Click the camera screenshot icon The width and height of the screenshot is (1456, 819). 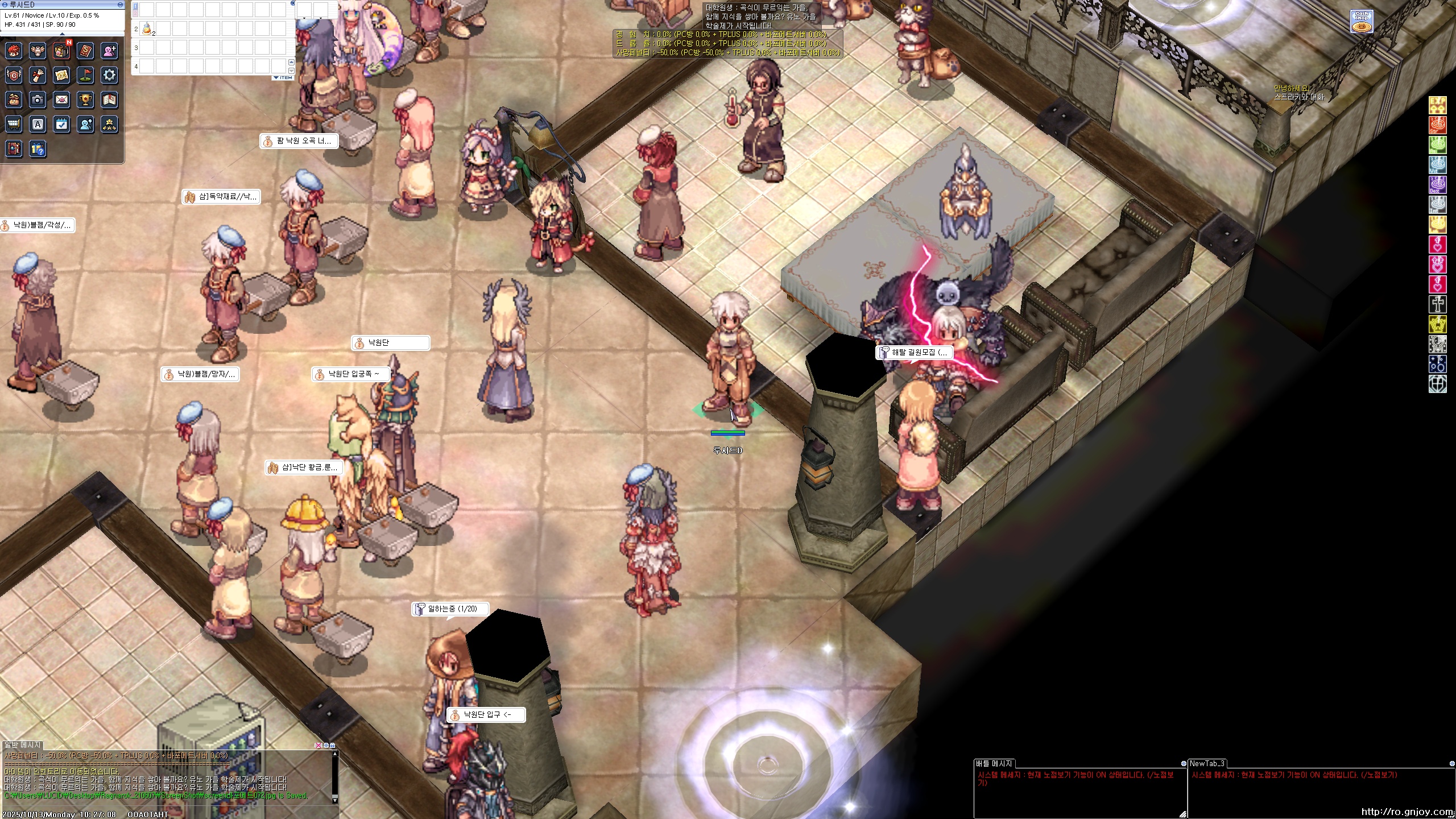click(x=38, y=100)
